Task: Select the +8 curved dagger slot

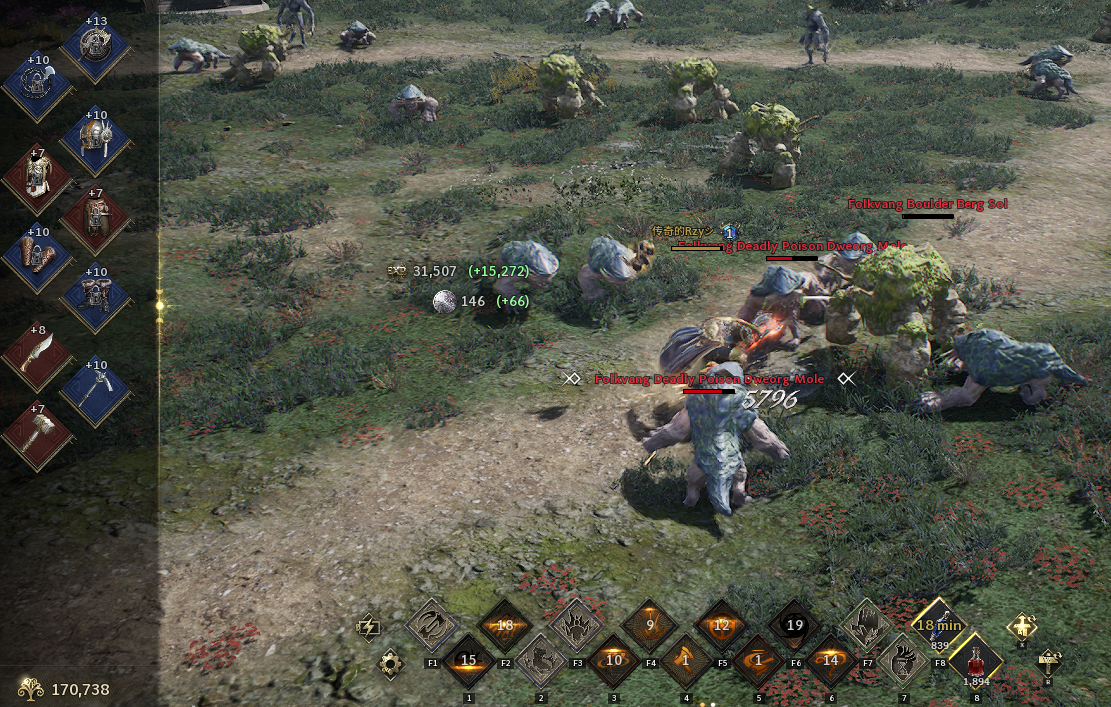Action: click(x=37, y=356)
